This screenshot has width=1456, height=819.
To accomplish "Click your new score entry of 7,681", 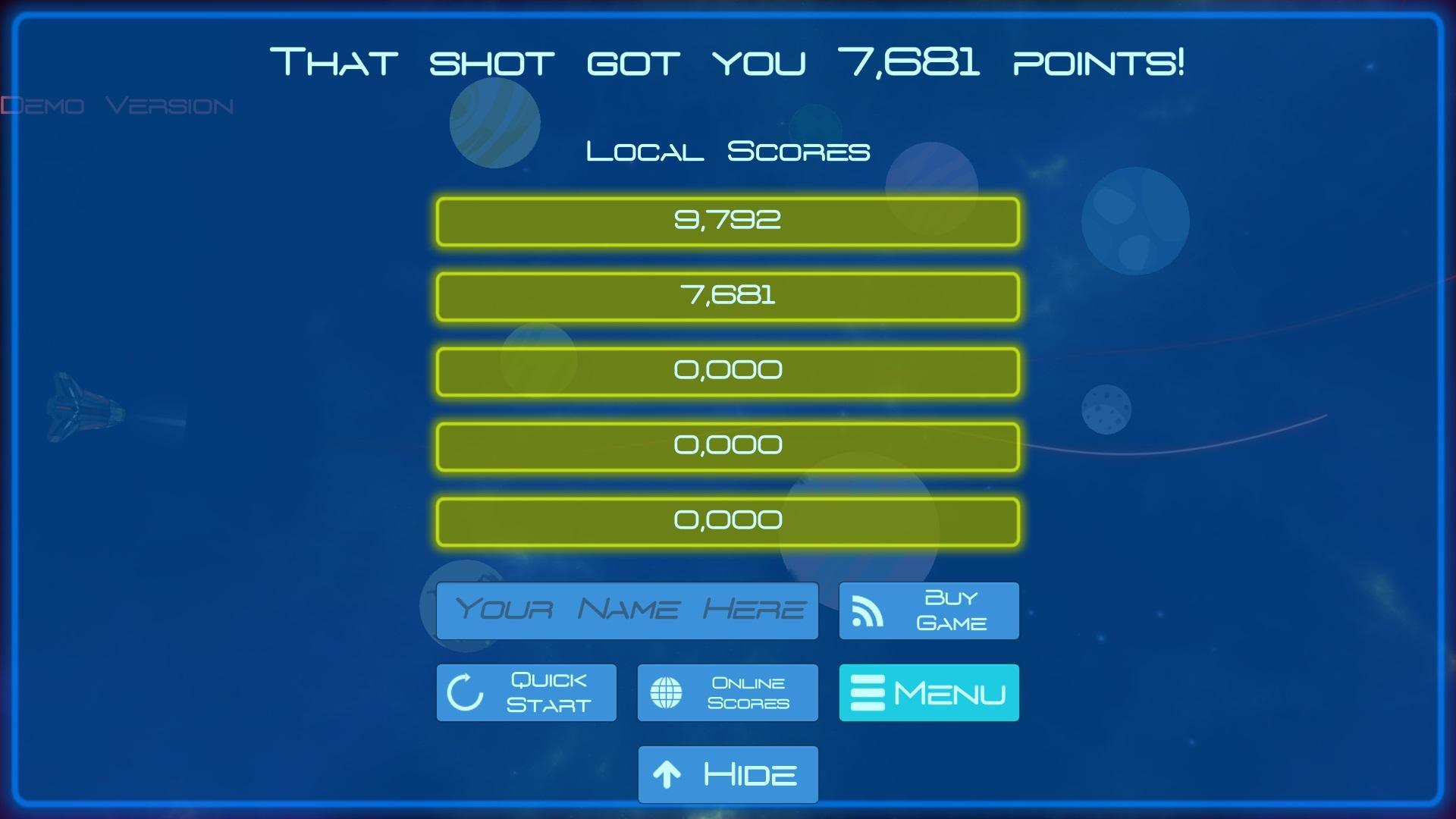I will point(728,297).
